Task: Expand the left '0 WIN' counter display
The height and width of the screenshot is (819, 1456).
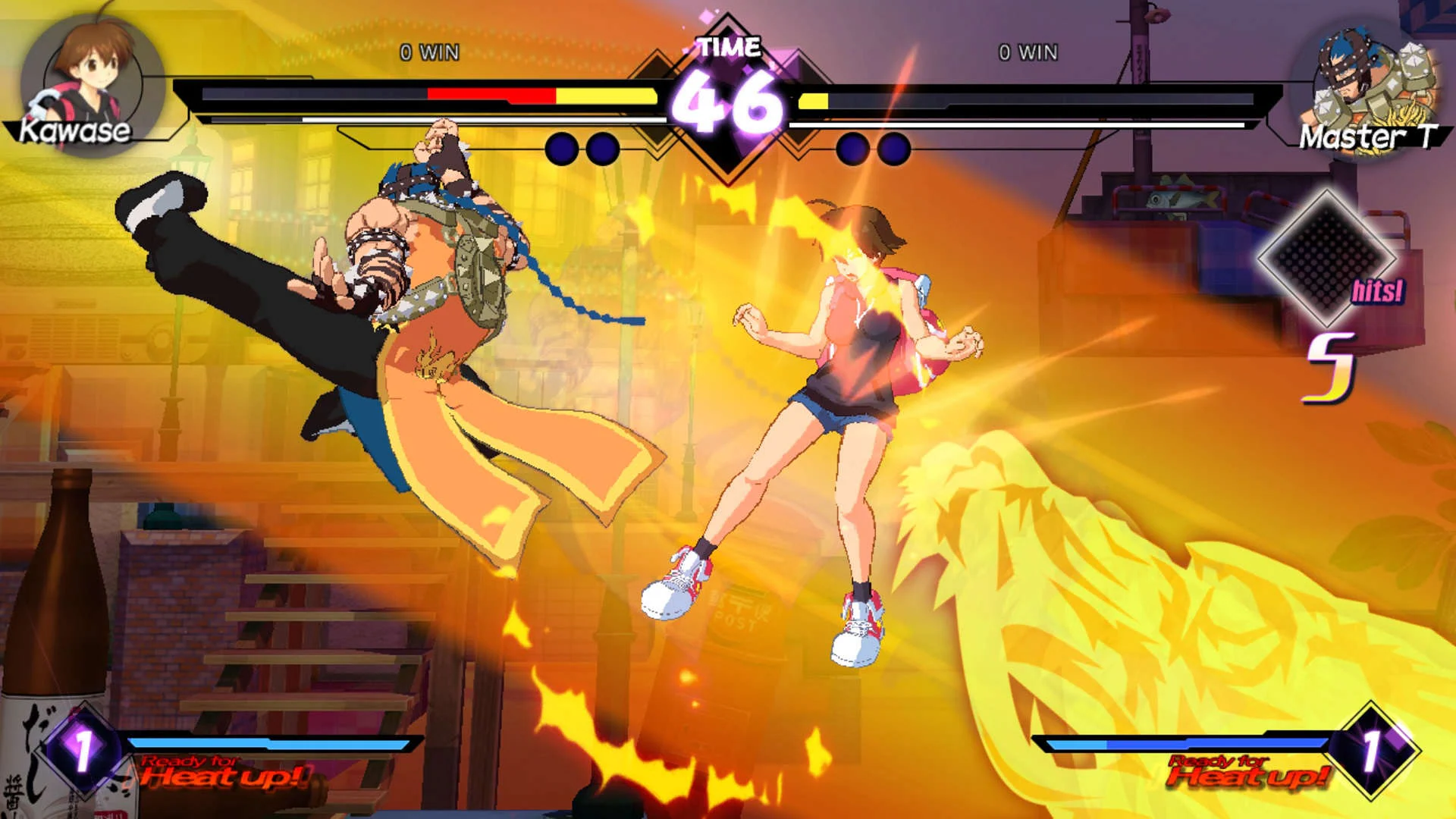Action: pyautogui.click(x=428, y=52)
